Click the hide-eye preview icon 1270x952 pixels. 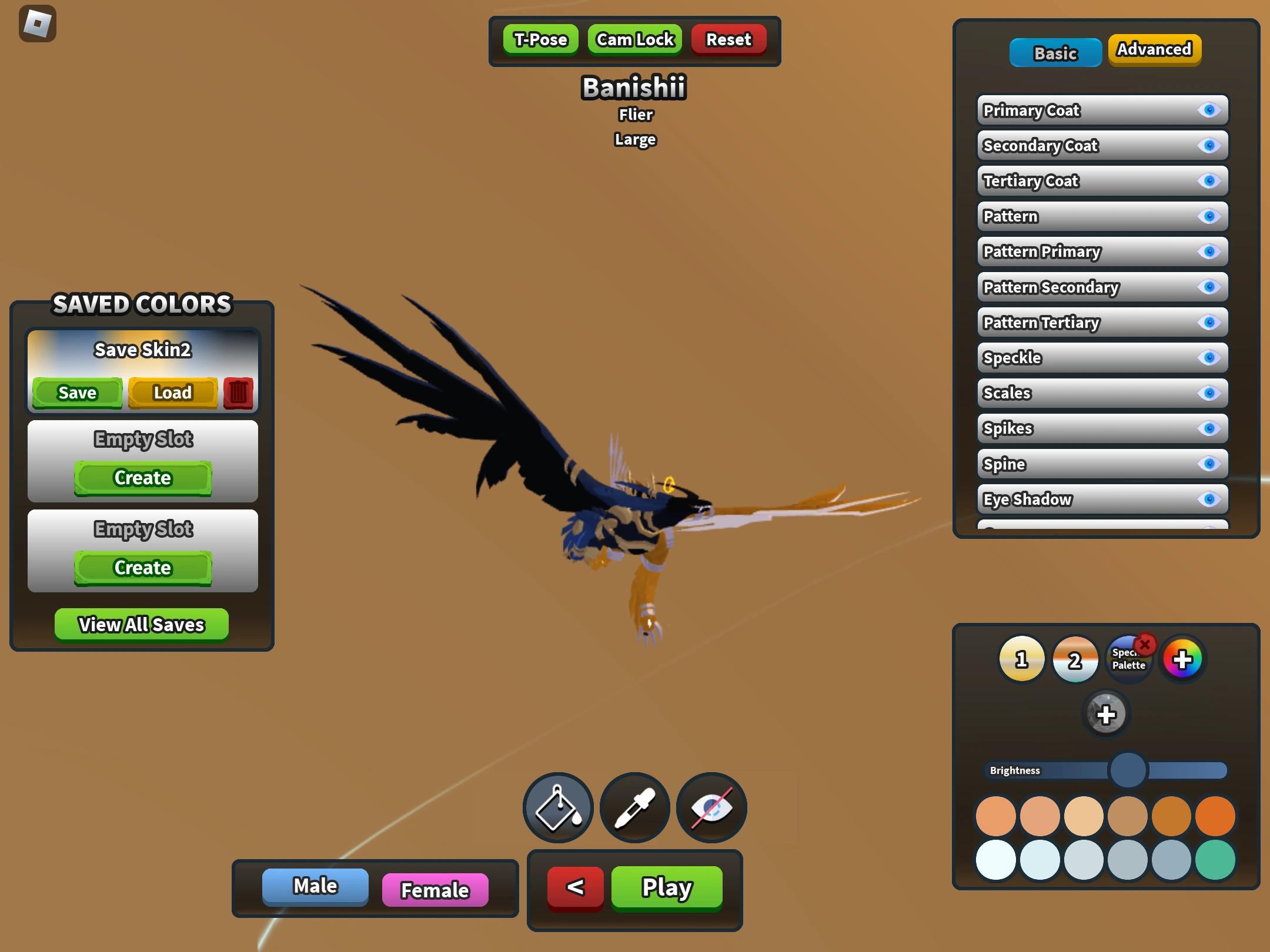coord(711,807)
